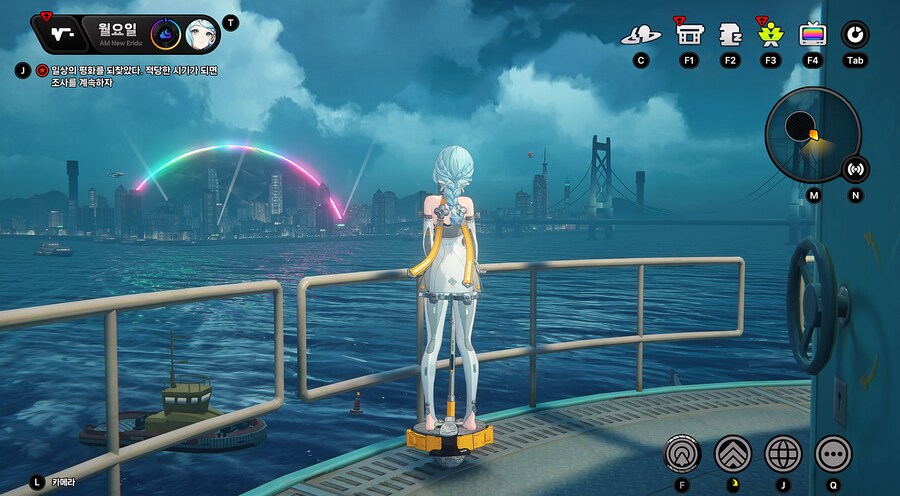Click the white stacked document icon
This screenshot has width=900, height=496.
[x=730, y=35]
